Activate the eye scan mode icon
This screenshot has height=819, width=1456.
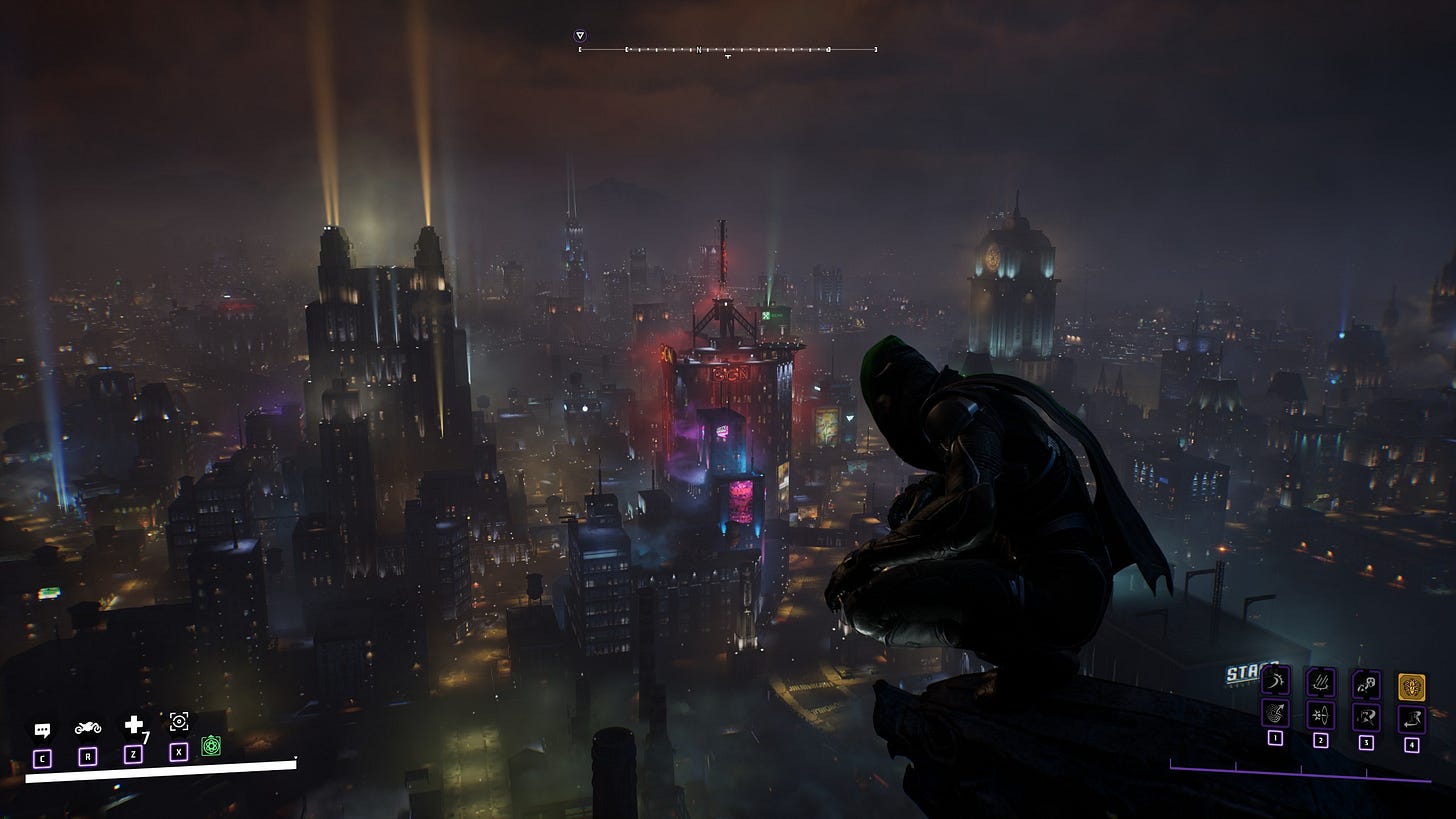pyautogui.click(x=179, y=722)
